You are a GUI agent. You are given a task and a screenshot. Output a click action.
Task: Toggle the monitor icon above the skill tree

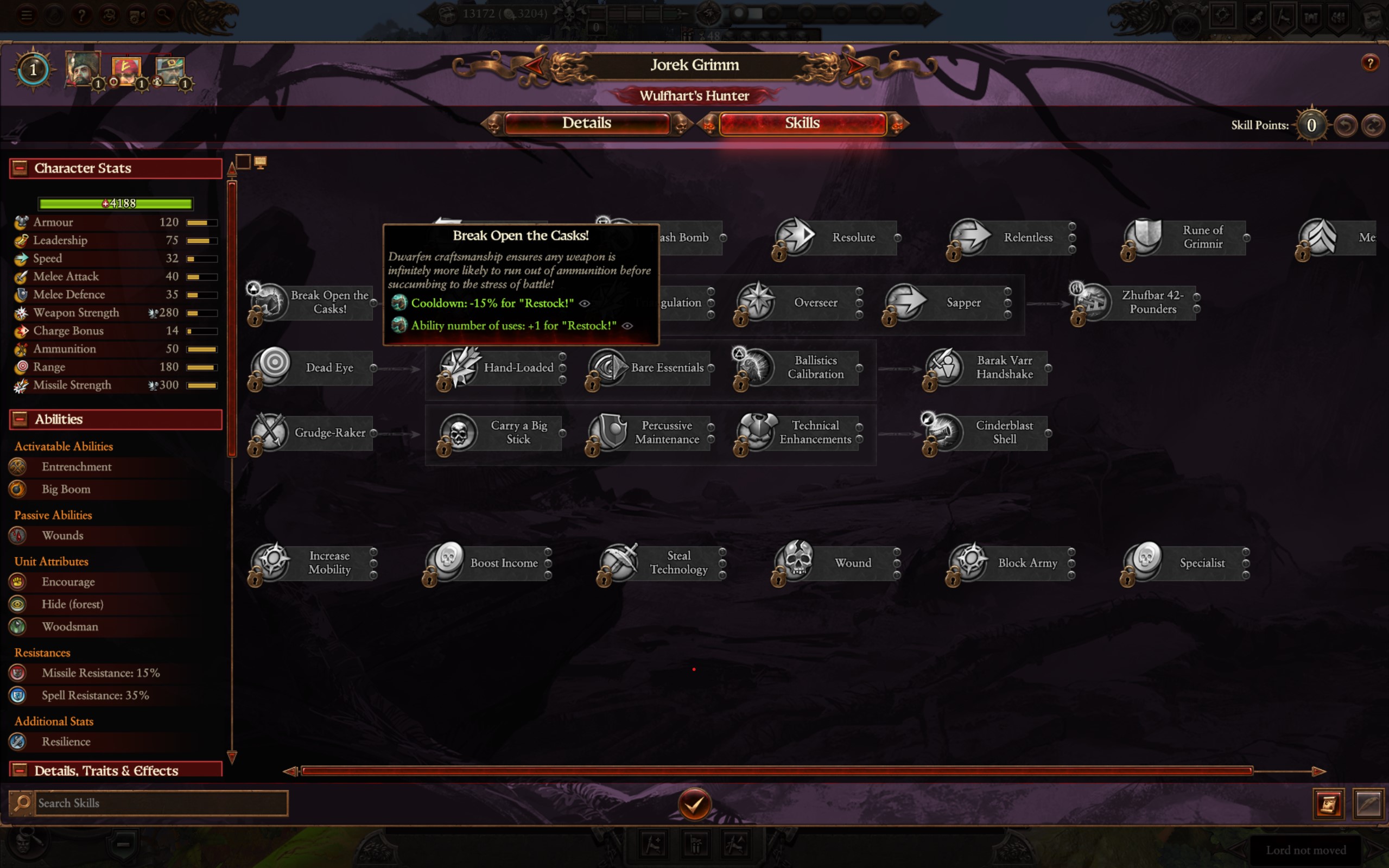click(x=262, y=162)
